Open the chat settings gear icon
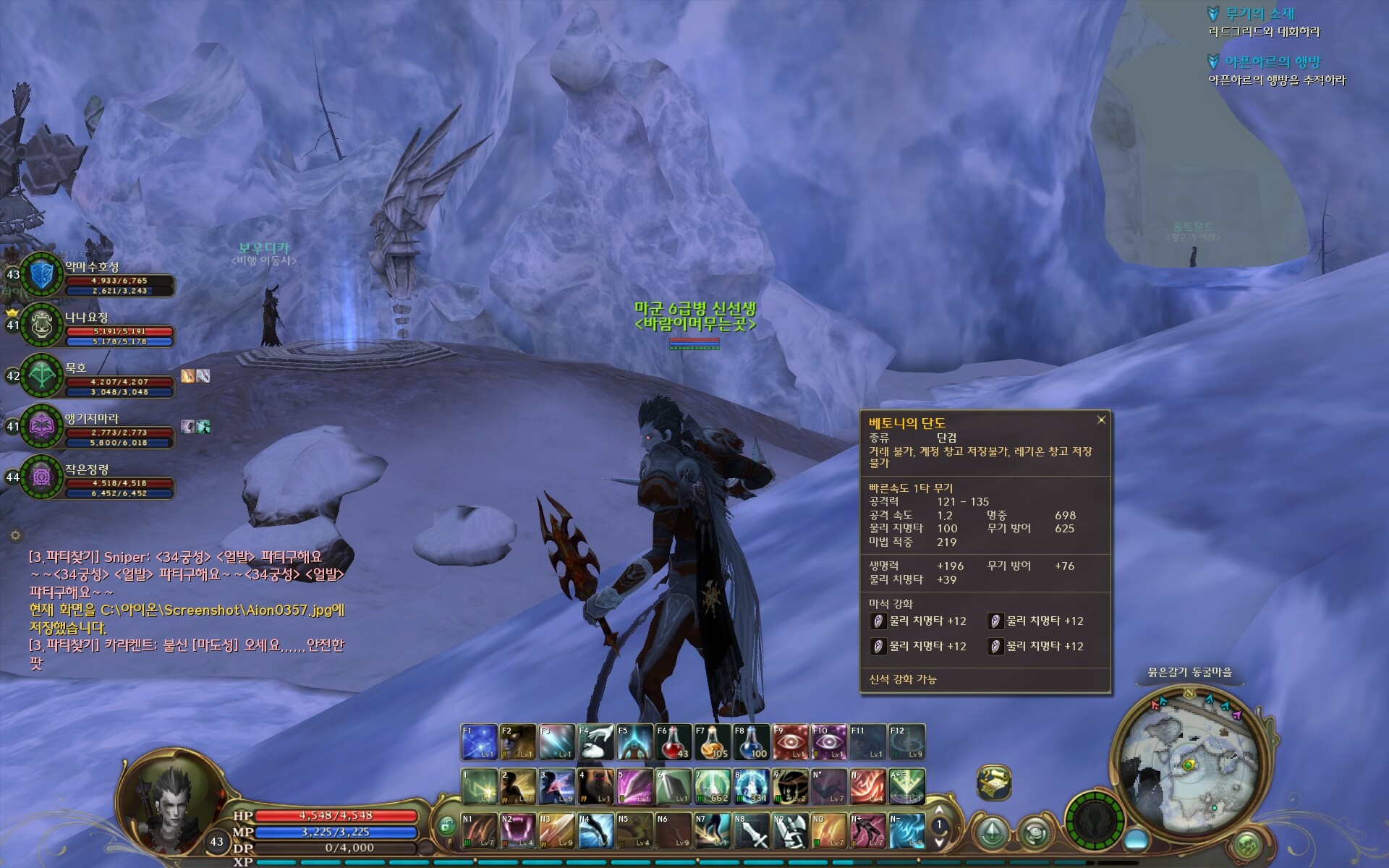This screenshot has width=1389, height=868. pos(15,535)
